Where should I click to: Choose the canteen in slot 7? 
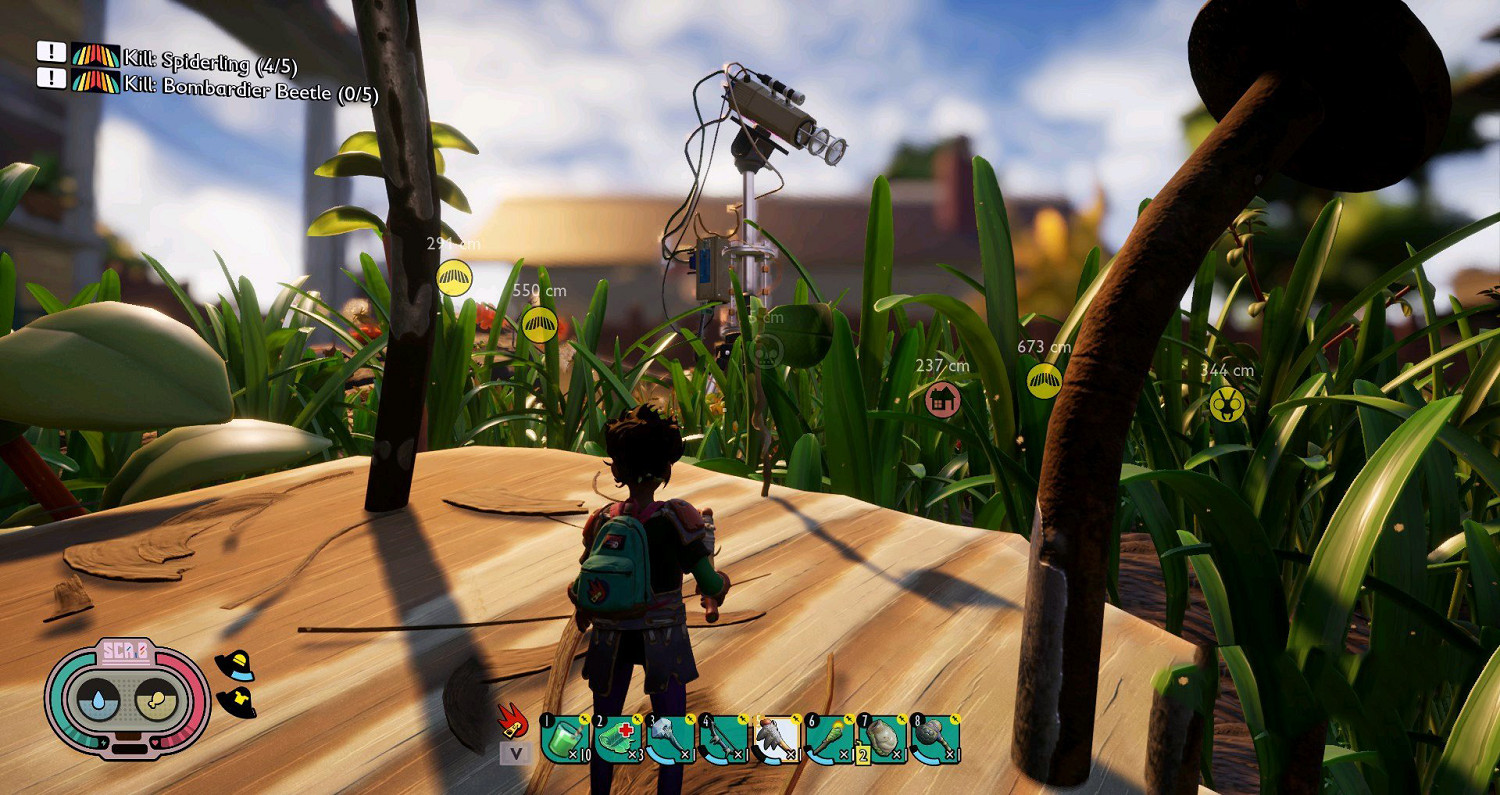click(882, 740)
